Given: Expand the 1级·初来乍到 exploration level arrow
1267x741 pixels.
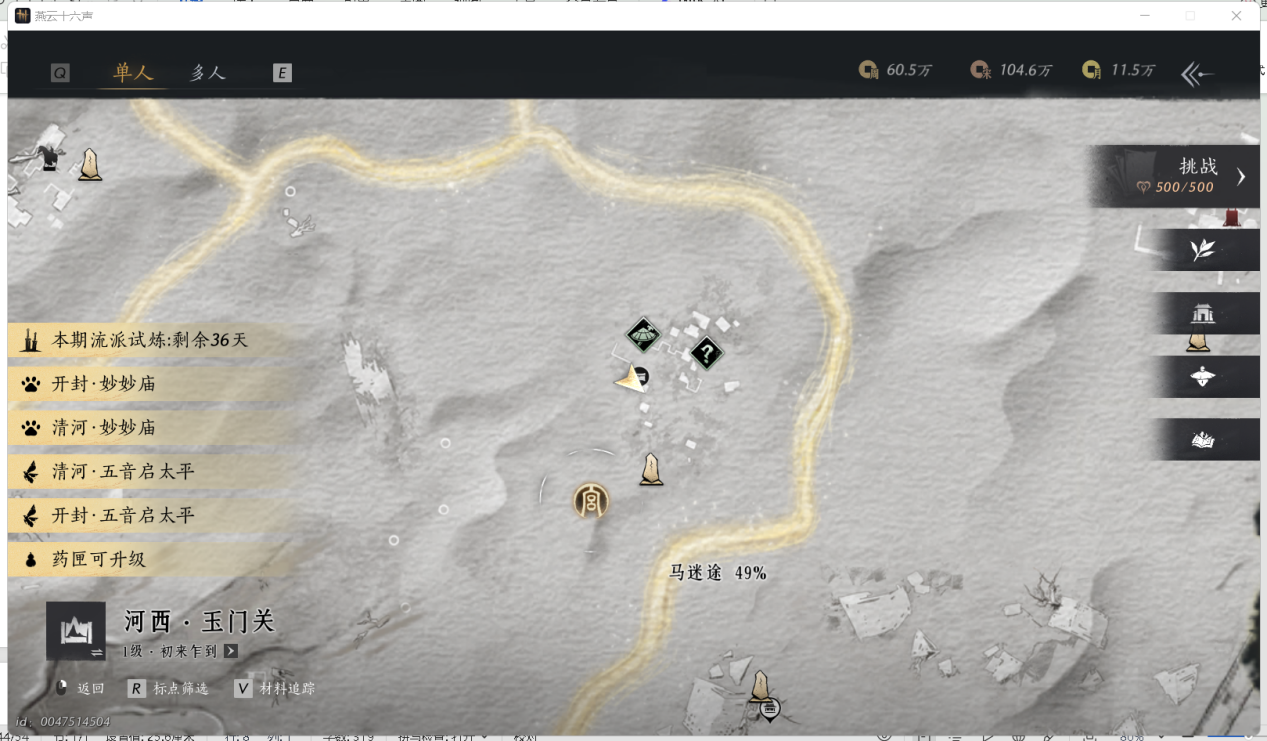Looking at the screenshot, I should (231, 651).
